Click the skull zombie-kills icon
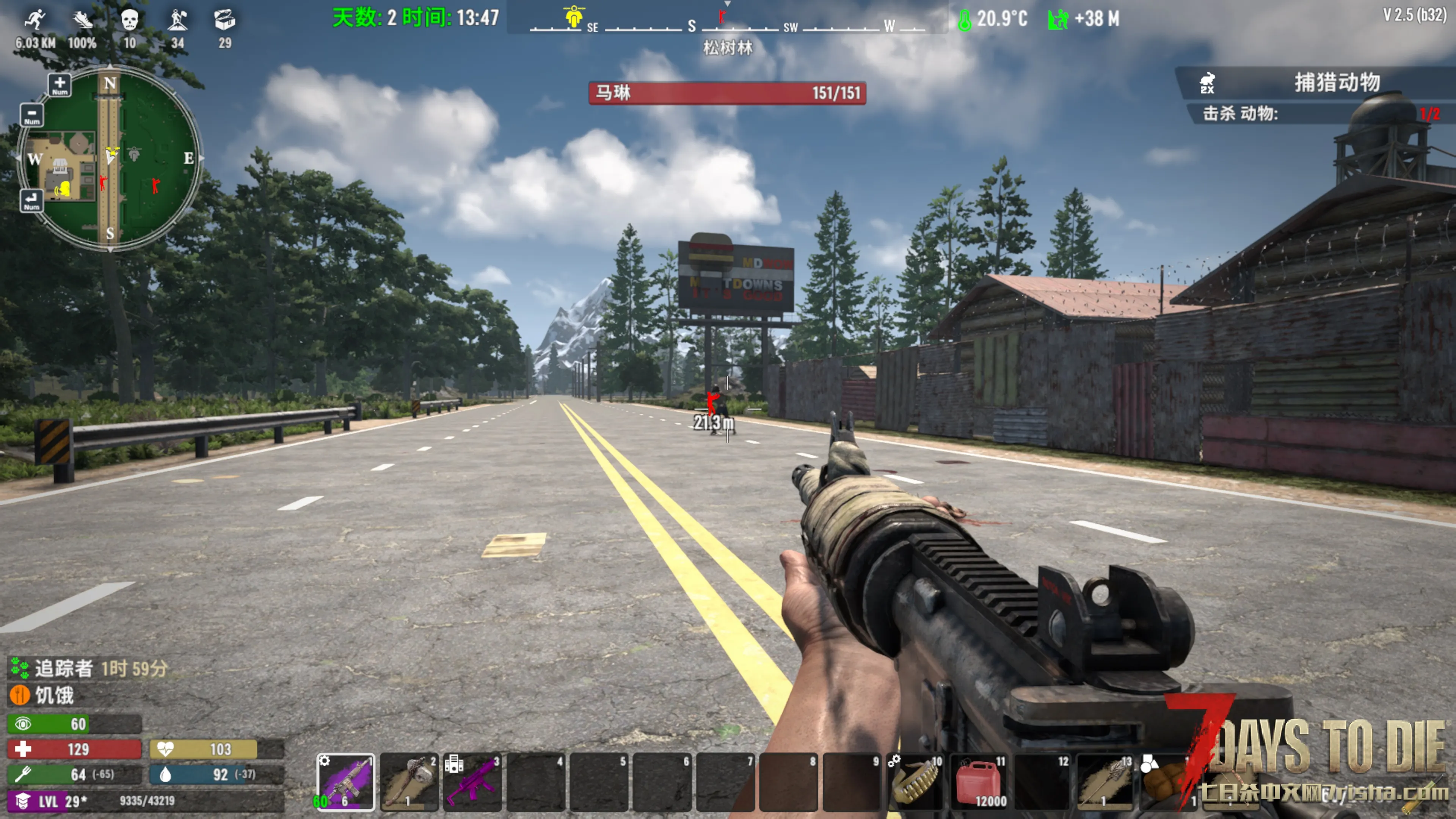Image resolution: width=1456 pixels, height=819 pixels. click(129, 20)
